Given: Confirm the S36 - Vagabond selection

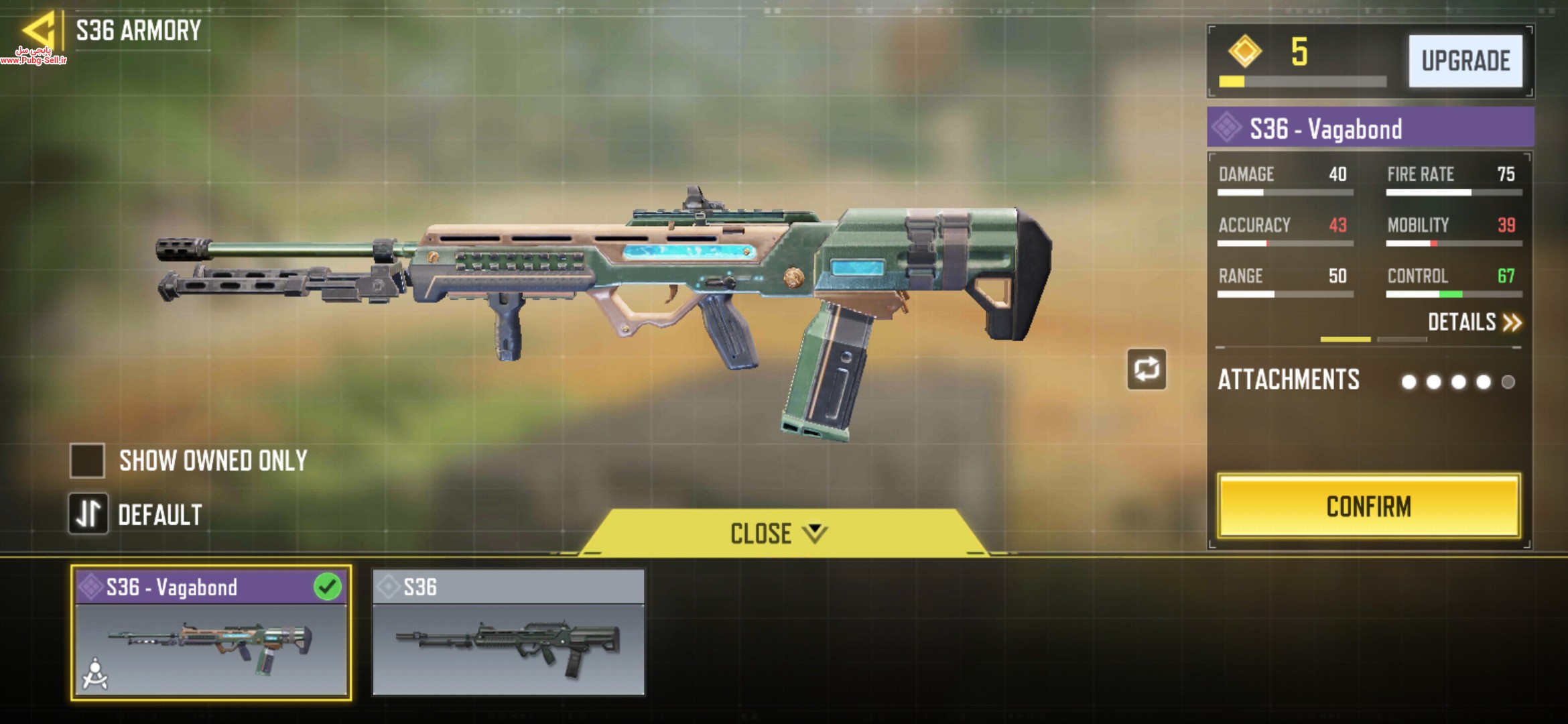Looking at the screenshot, I should [x=1368, y=507].
